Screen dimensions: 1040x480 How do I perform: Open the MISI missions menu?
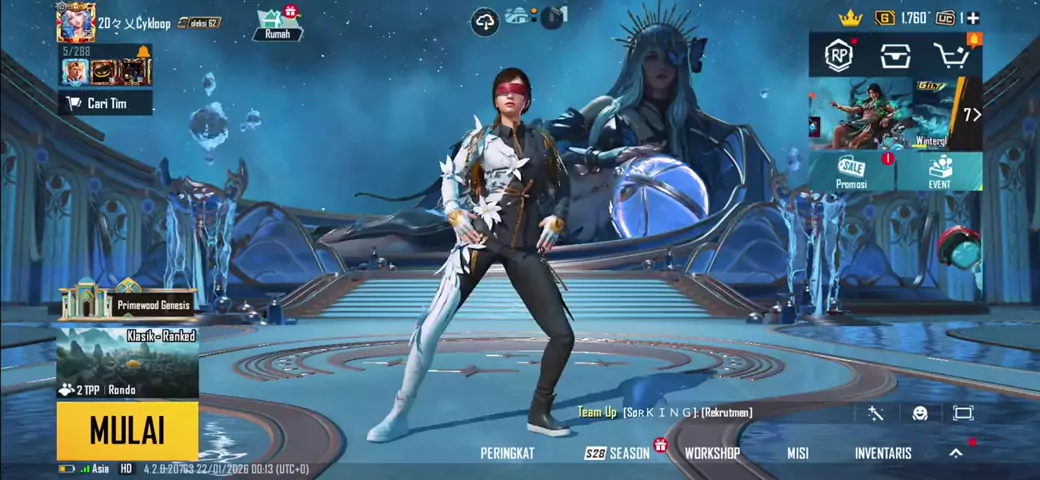point(797,453)
